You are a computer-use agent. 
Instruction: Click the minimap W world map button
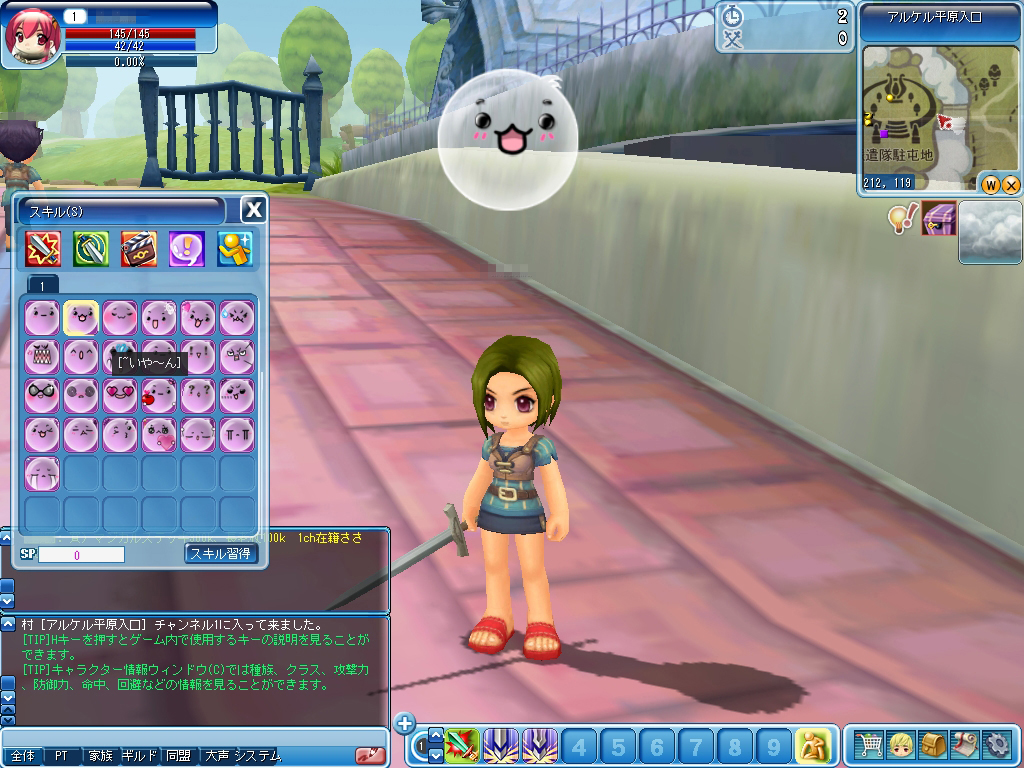(990, 184)
